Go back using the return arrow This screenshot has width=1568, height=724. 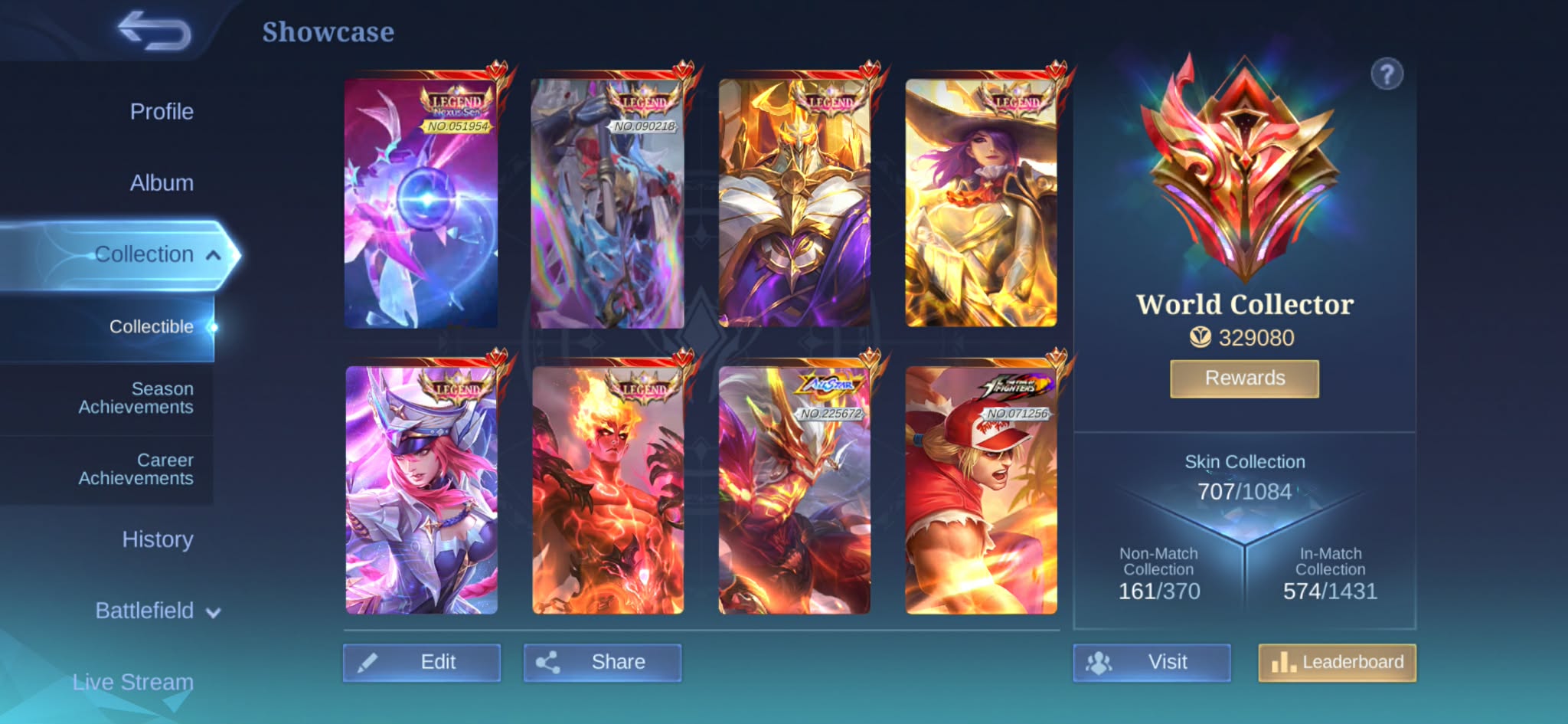[154, 31]
